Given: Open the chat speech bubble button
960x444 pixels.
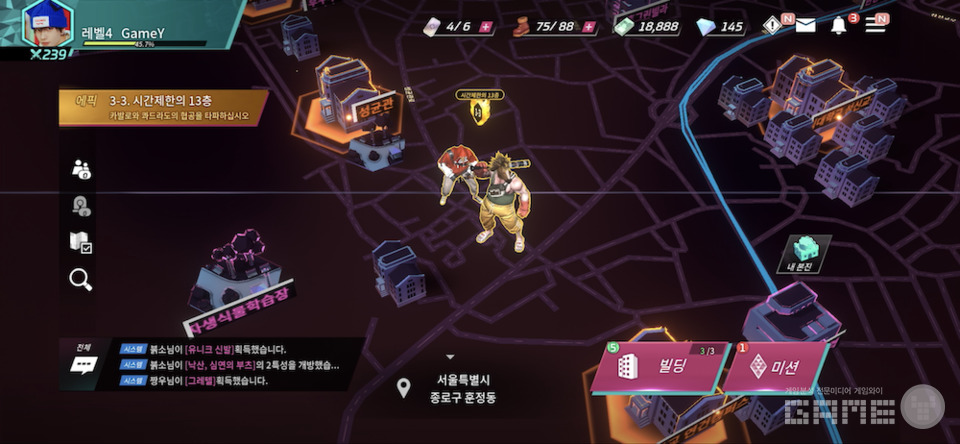Looking at the screenshot, I should pos(82,364).
